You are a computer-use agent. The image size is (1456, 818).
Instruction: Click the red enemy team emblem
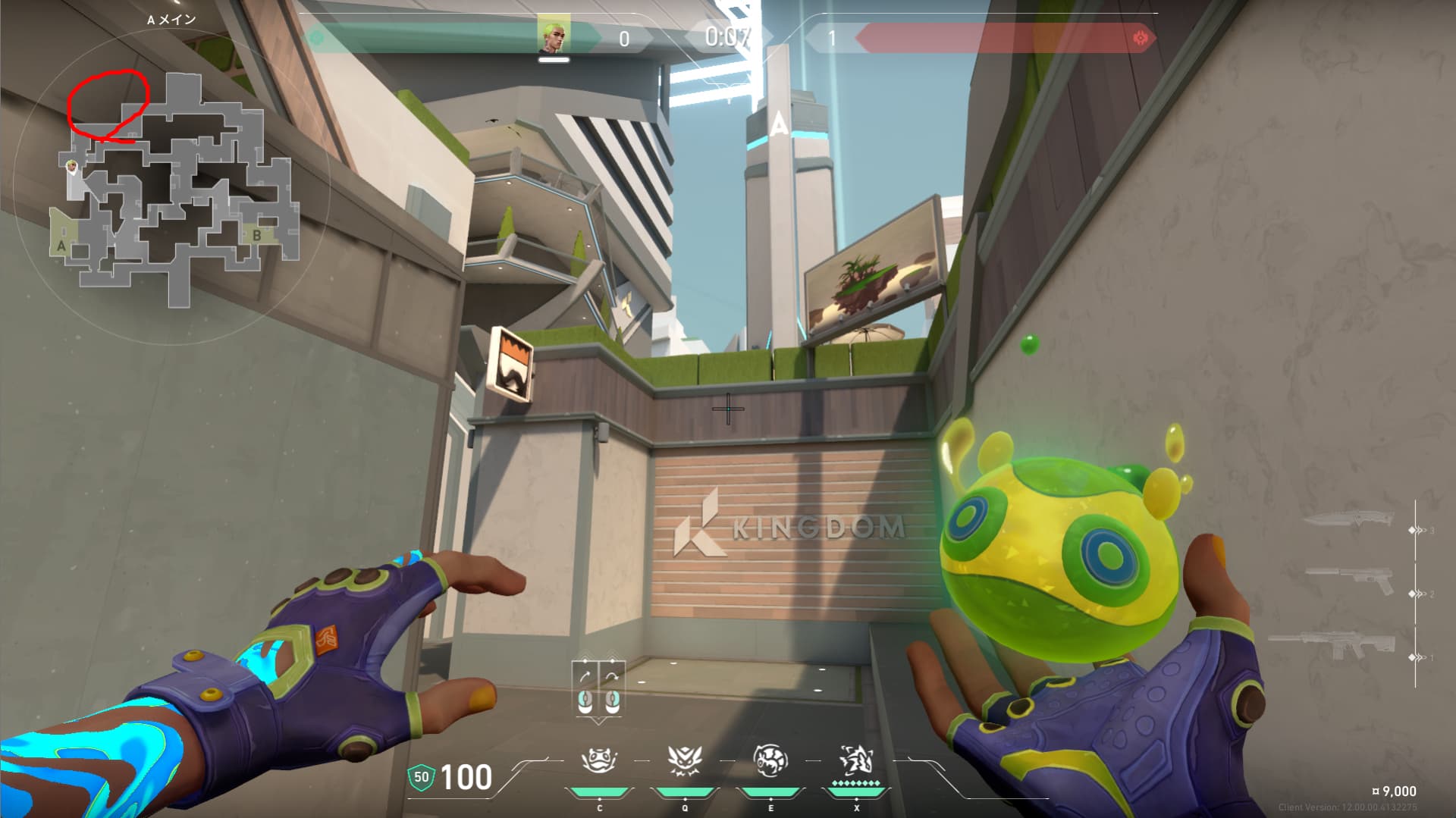click(x=1140, y=38)
